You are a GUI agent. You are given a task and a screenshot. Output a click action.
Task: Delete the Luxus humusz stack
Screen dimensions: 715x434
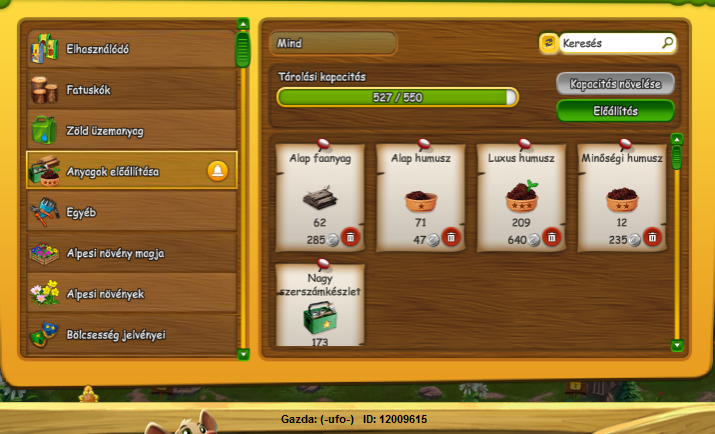[x=552, y=238]
